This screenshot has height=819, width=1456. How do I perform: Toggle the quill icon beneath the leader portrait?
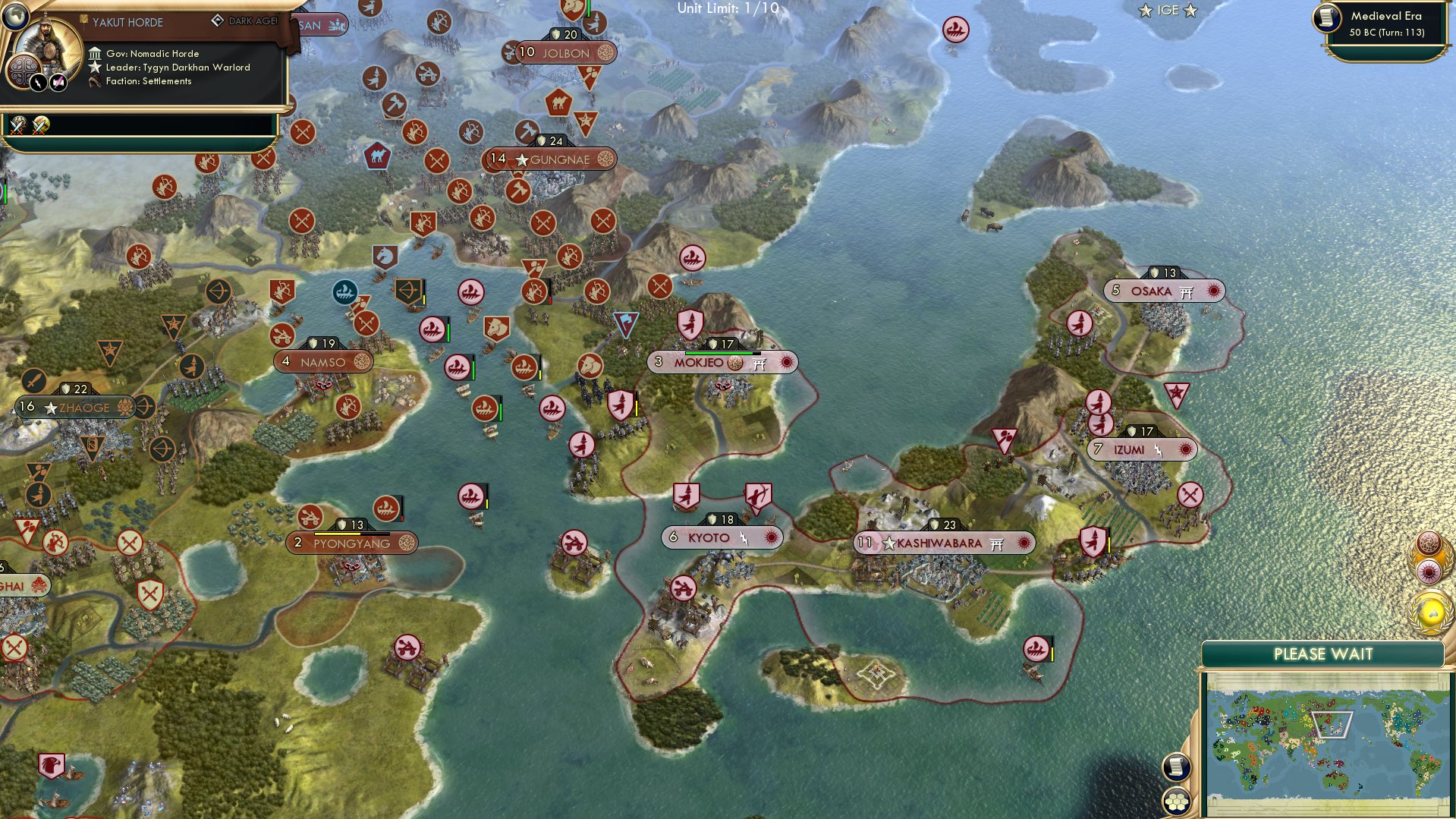(x=57, y=82)
